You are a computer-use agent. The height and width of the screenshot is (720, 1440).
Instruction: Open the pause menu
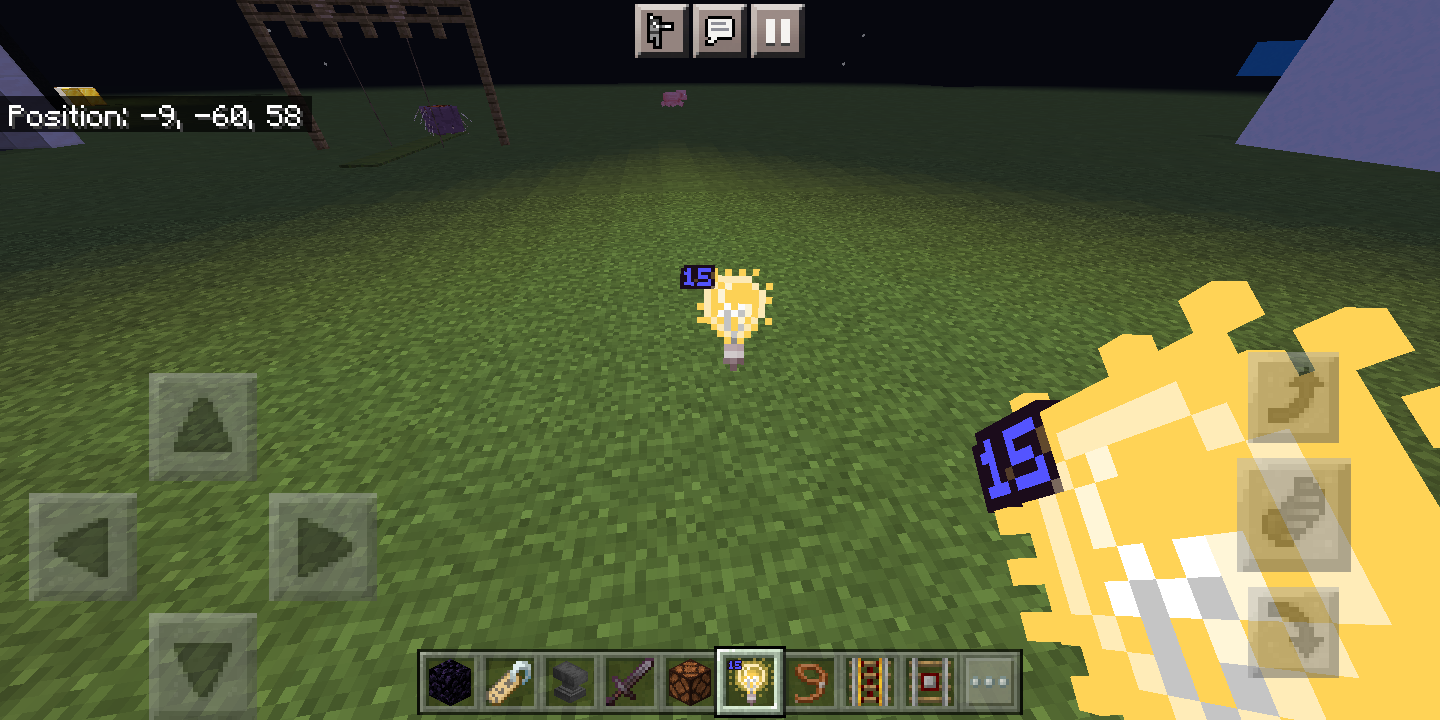pos(781,30)
